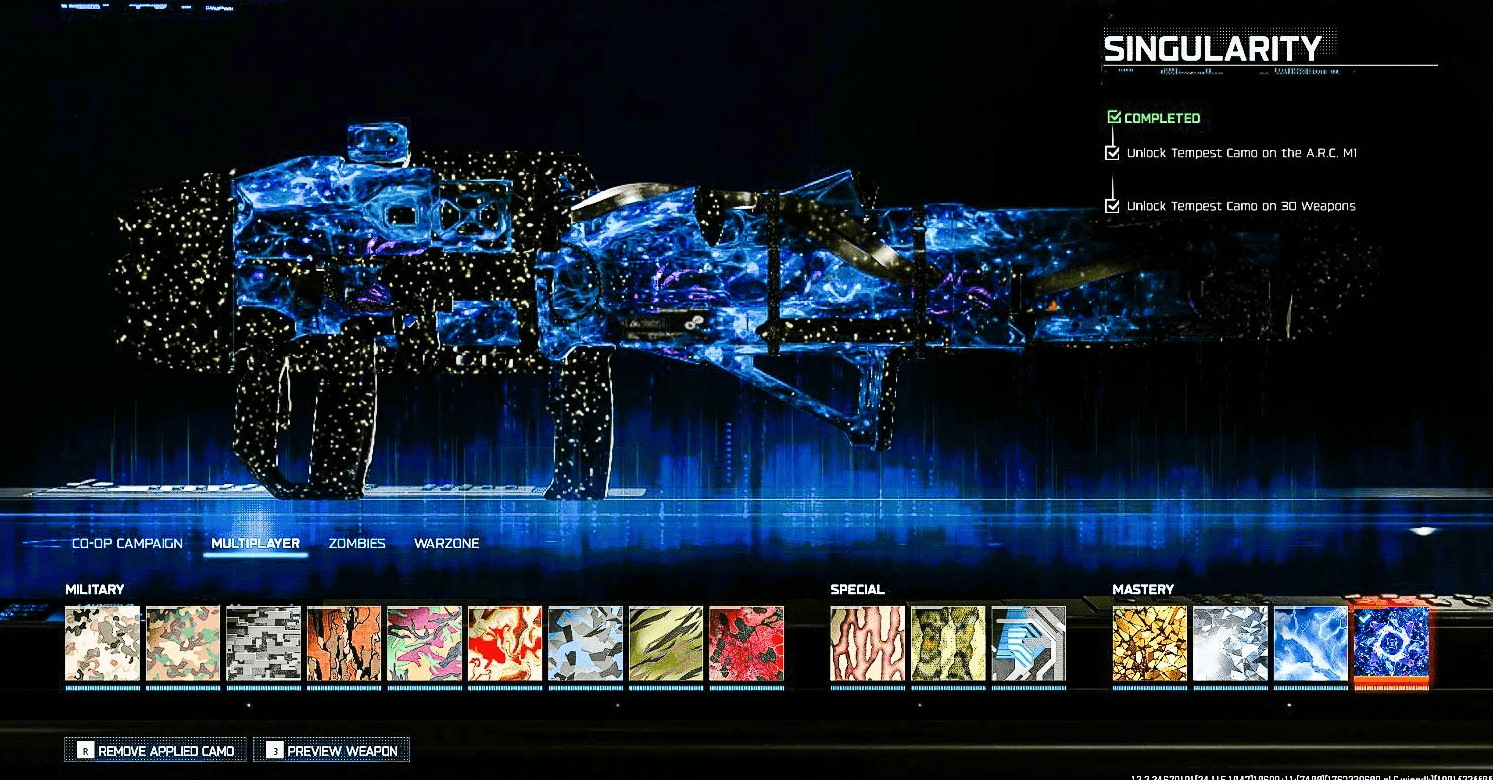Select the blue fractal Military camo
1493x780 pixels.
pyautogui.click(x=585, y=644)
